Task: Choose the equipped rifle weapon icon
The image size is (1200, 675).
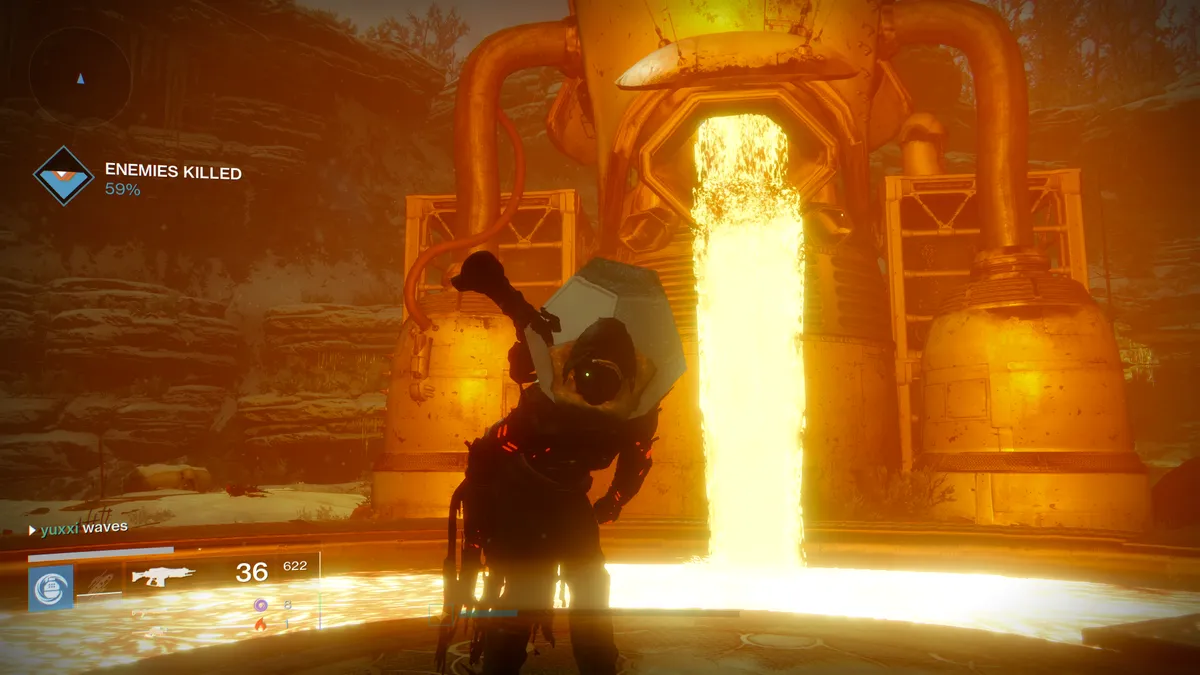Action: point(162,576)
